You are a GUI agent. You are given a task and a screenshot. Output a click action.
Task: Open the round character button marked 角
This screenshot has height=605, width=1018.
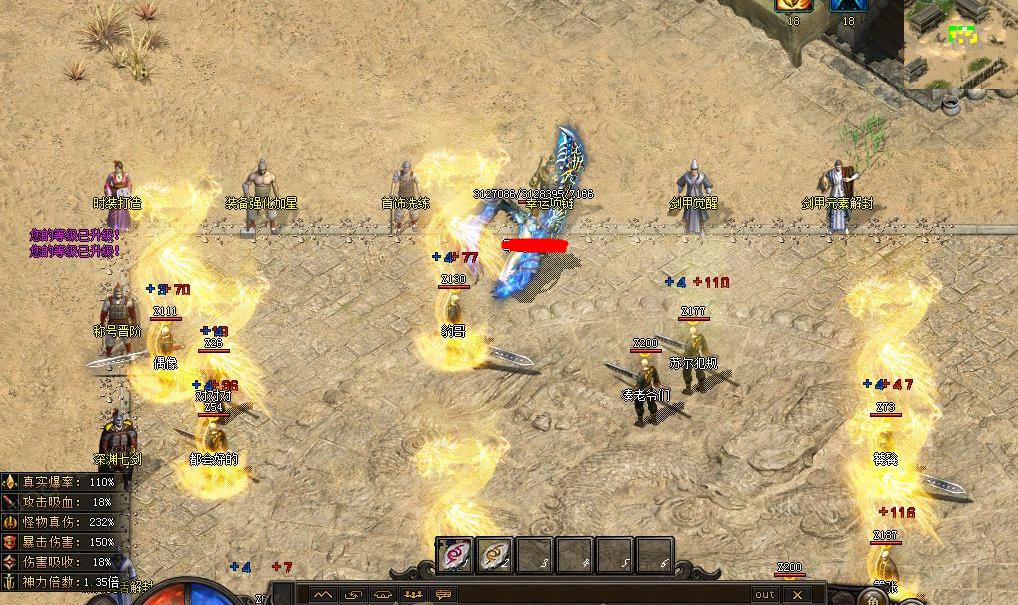[873, 598]
